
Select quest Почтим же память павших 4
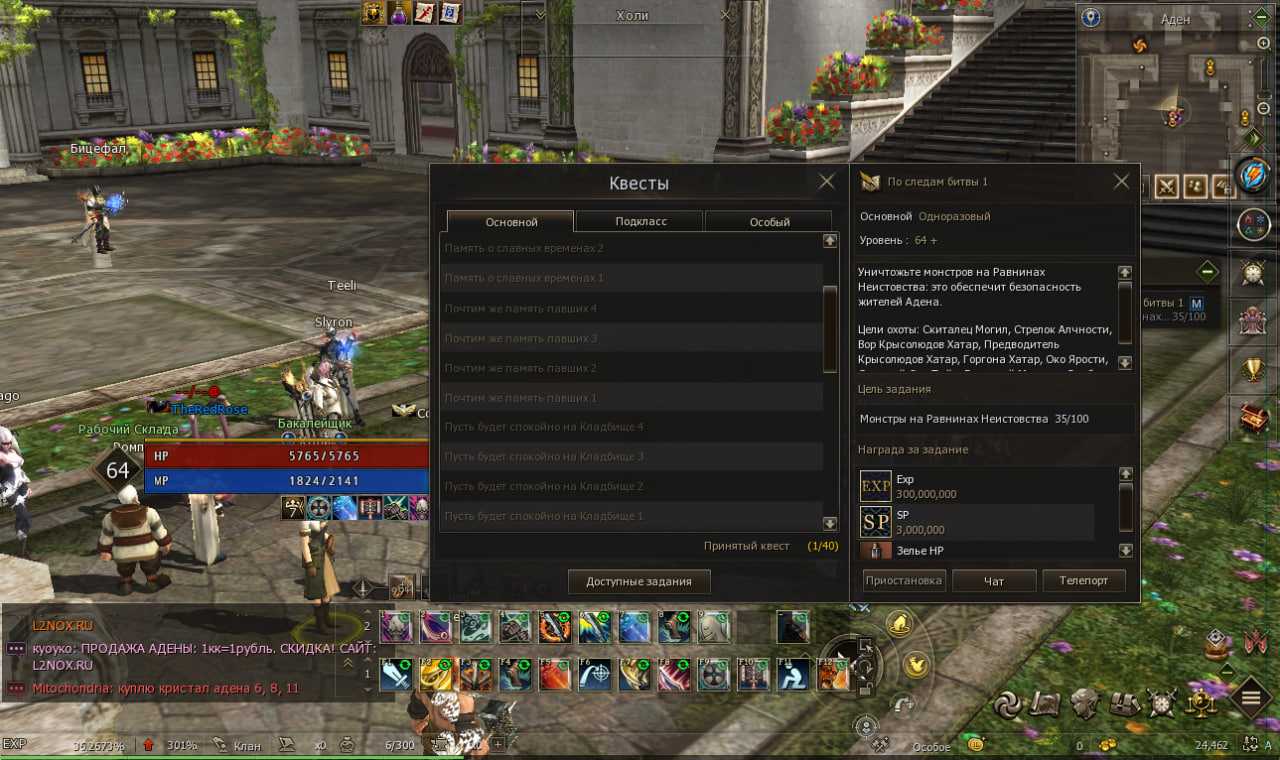[x=630, y=308]
